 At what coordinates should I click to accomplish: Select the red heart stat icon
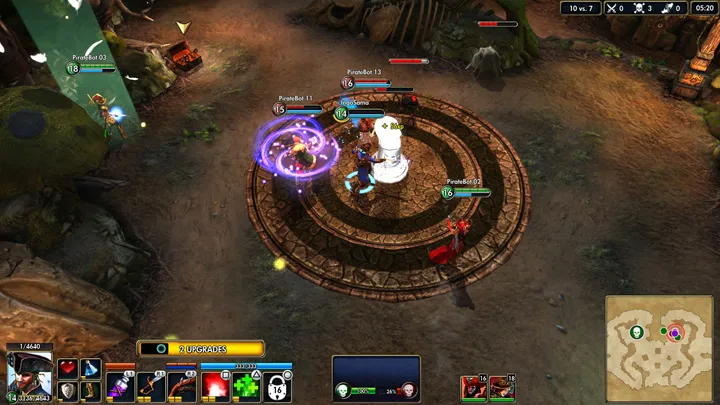68,368
